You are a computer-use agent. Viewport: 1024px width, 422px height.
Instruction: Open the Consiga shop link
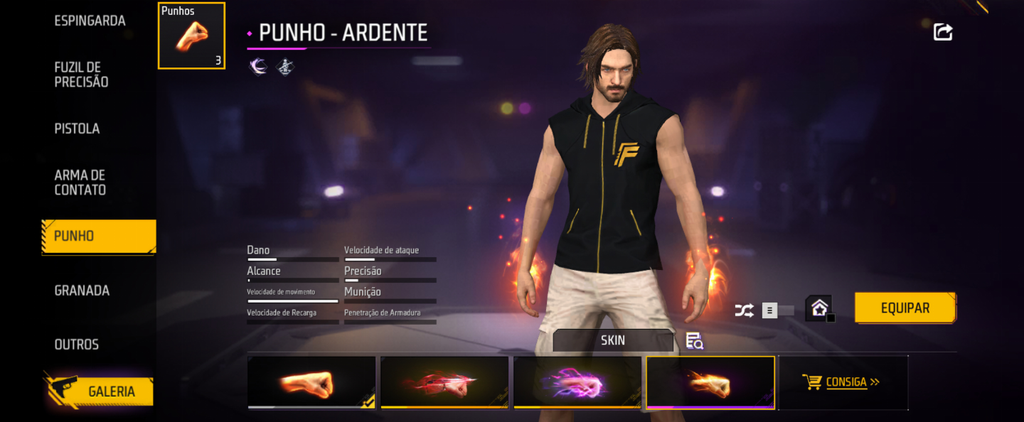pos(841,381)
